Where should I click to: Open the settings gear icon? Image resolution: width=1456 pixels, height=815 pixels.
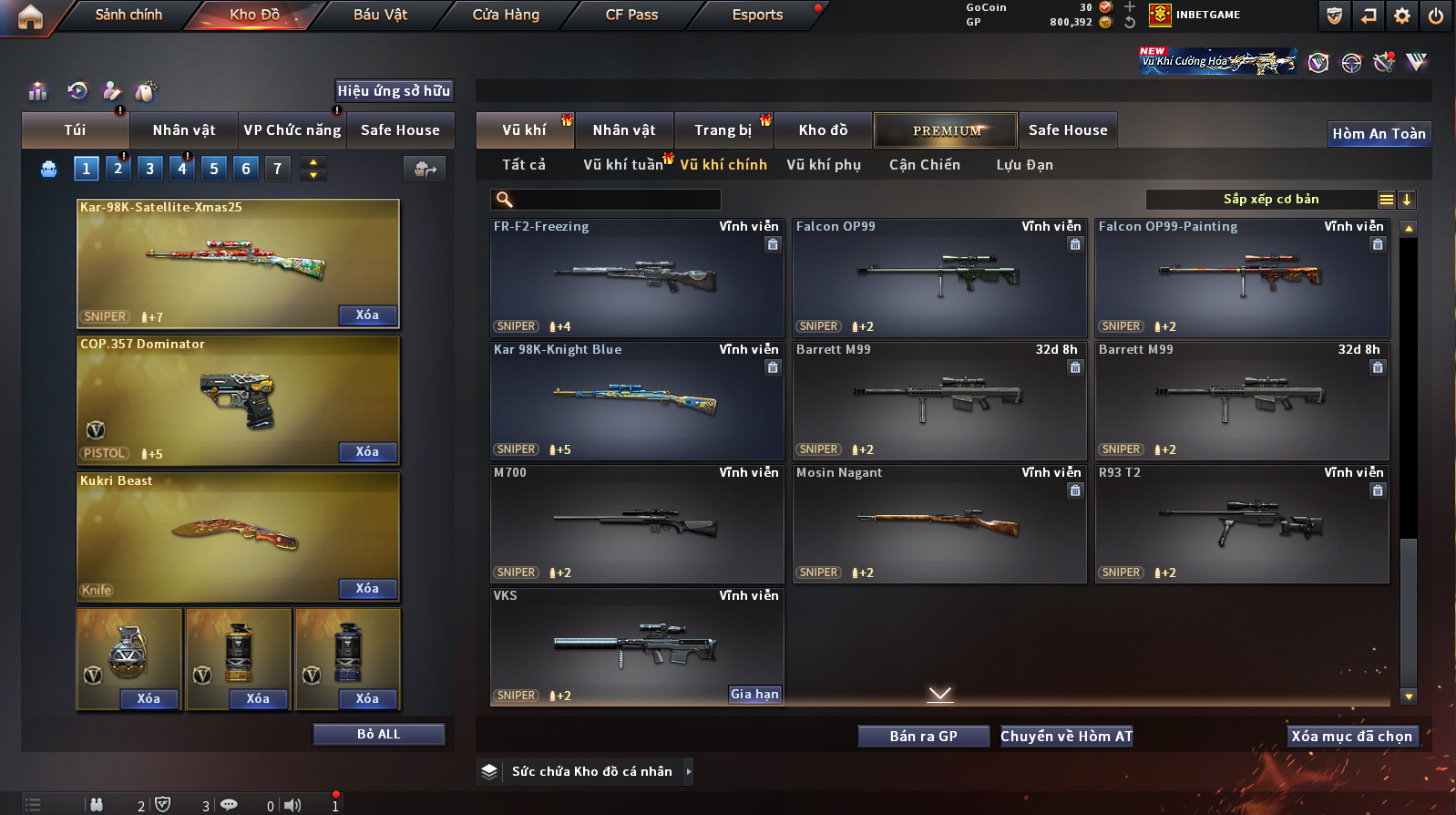click(x=1402, y=15)
